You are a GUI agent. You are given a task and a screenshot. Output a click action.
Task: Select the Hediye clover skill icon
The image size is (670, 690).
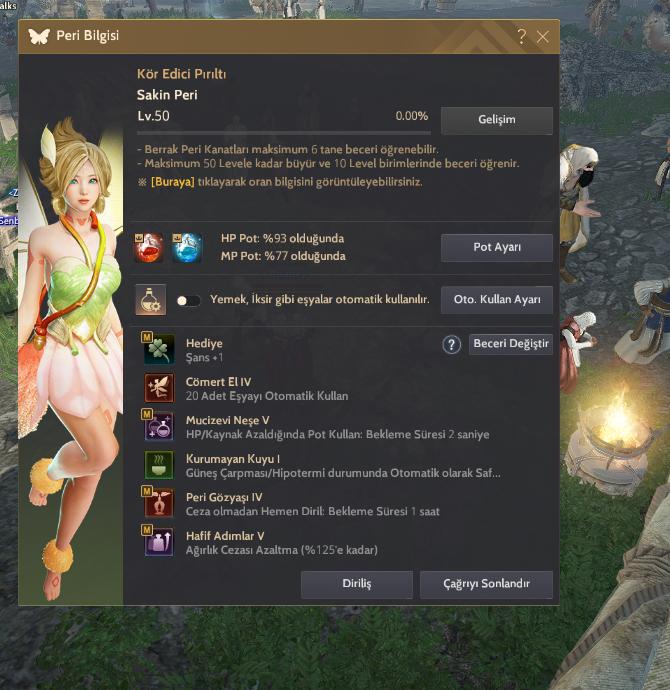(160, 350)
